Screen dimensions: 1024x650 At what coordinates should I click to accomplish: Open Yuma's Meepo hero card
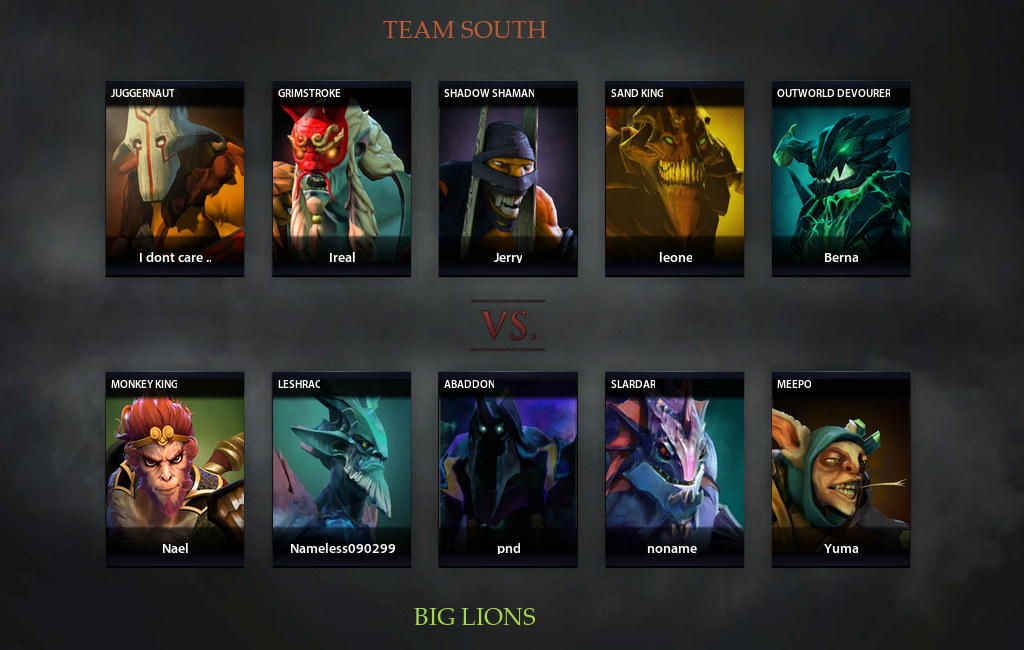coord(841,469)
